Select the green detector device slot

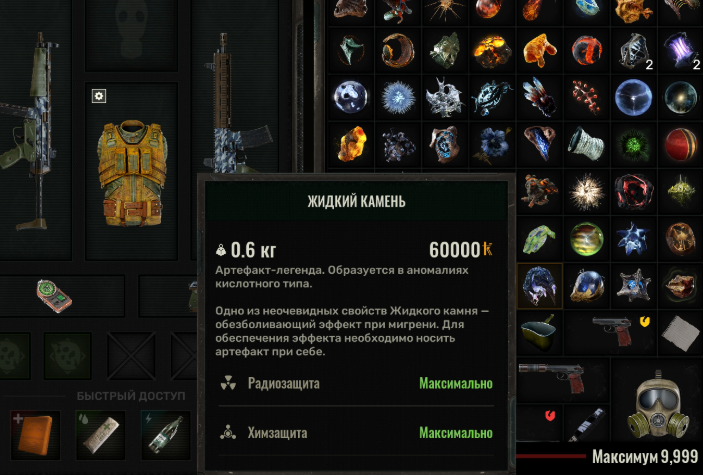click(x=55, y=291)
